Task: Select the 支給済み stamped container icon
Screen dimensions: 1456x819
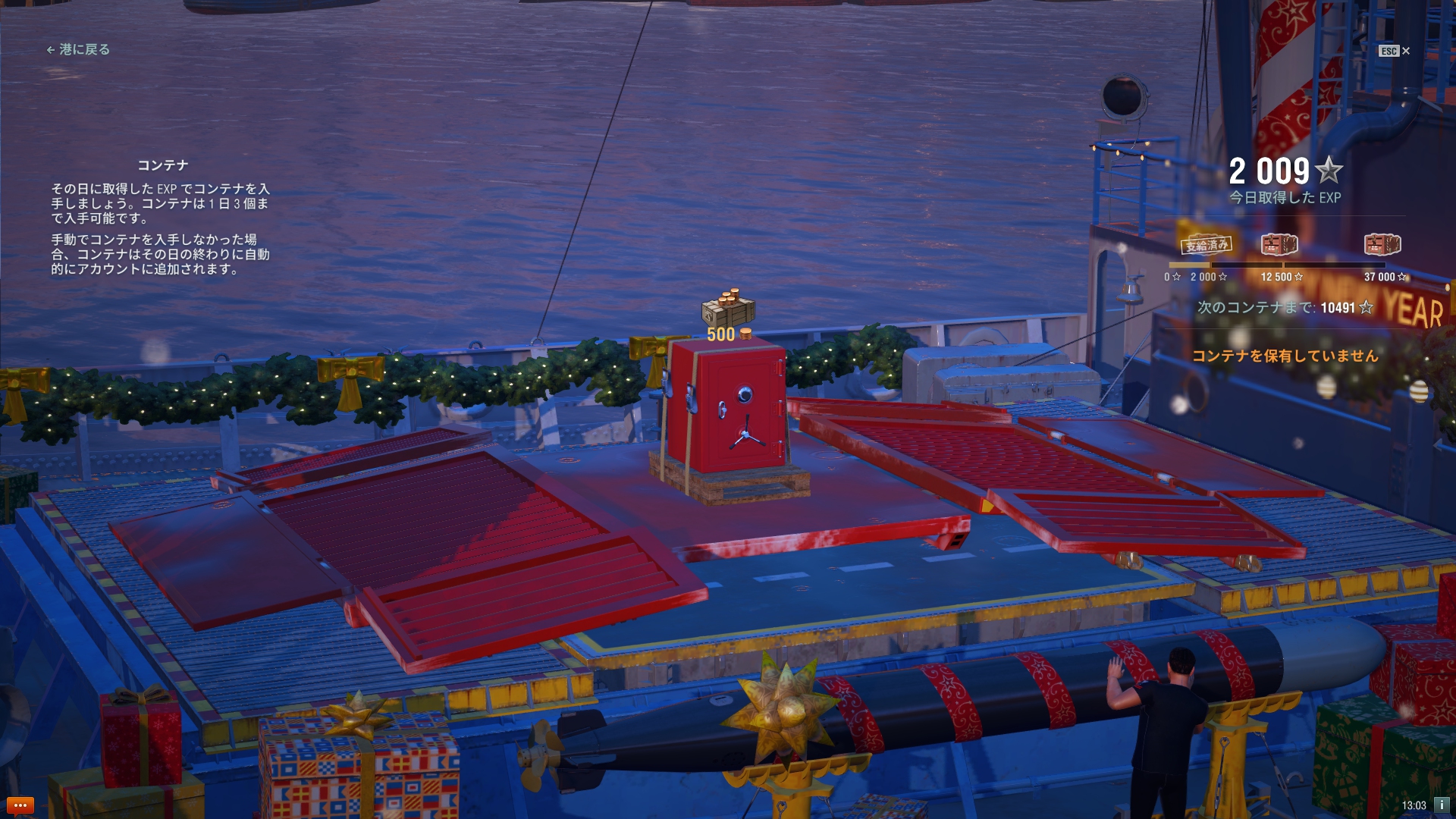Action: pos(1207,245)
